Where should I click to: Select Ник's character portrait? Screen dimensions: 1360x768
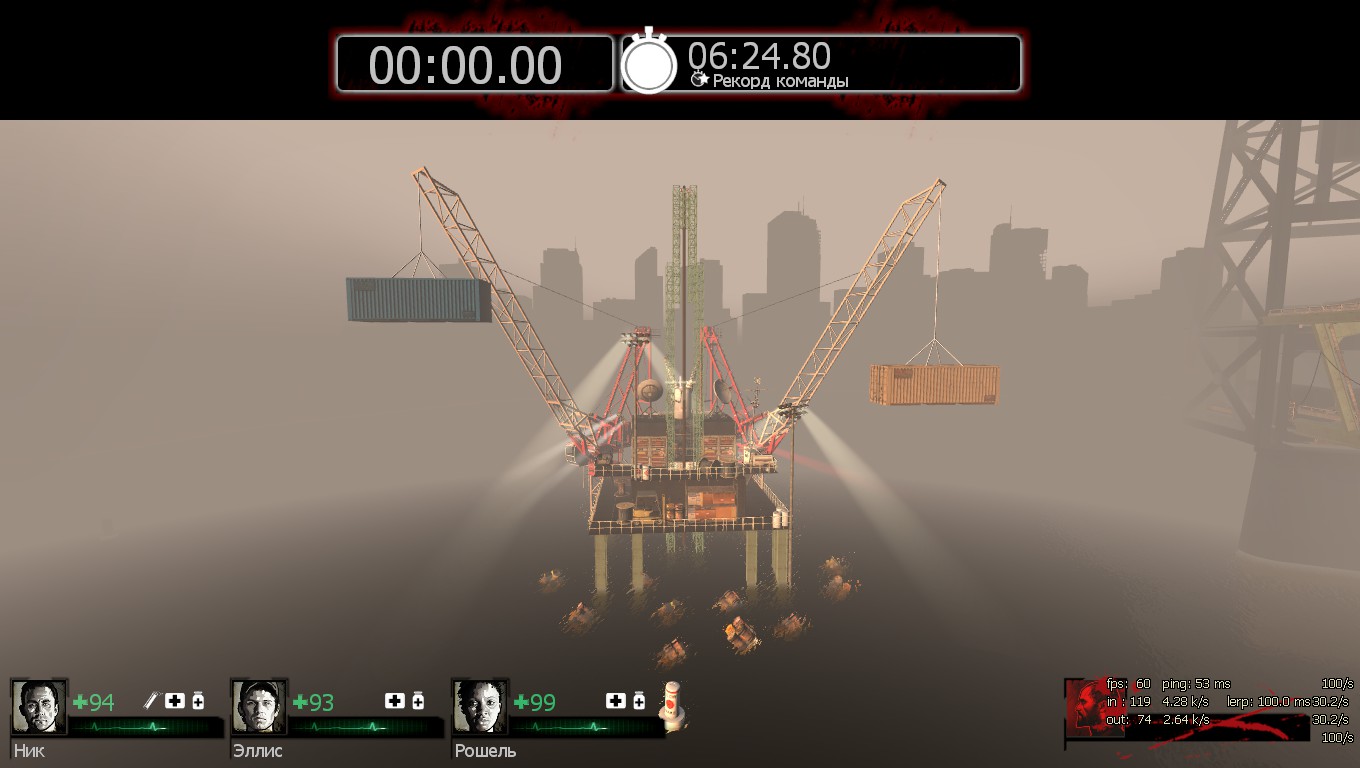pos(40,707)
